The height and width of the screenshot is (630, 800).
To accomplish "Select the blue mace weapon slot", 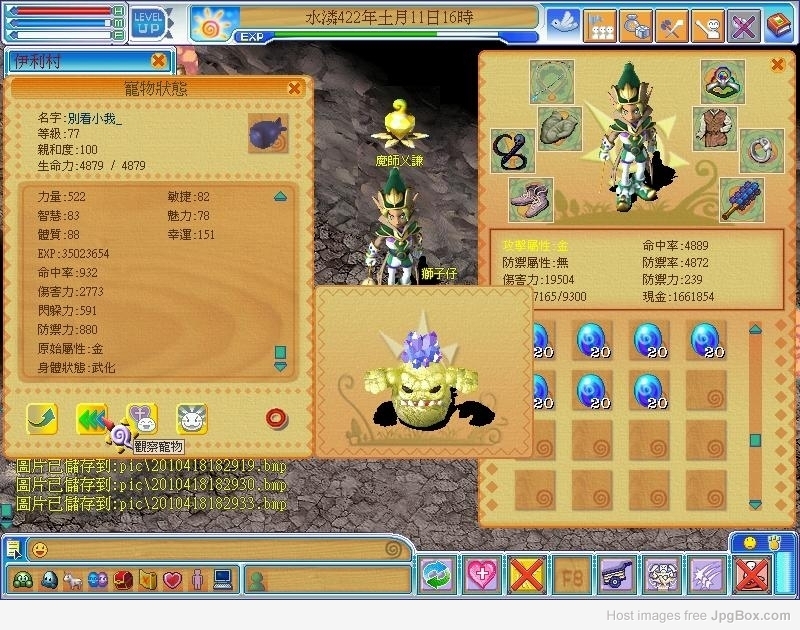I will click(x=741, y=197).
